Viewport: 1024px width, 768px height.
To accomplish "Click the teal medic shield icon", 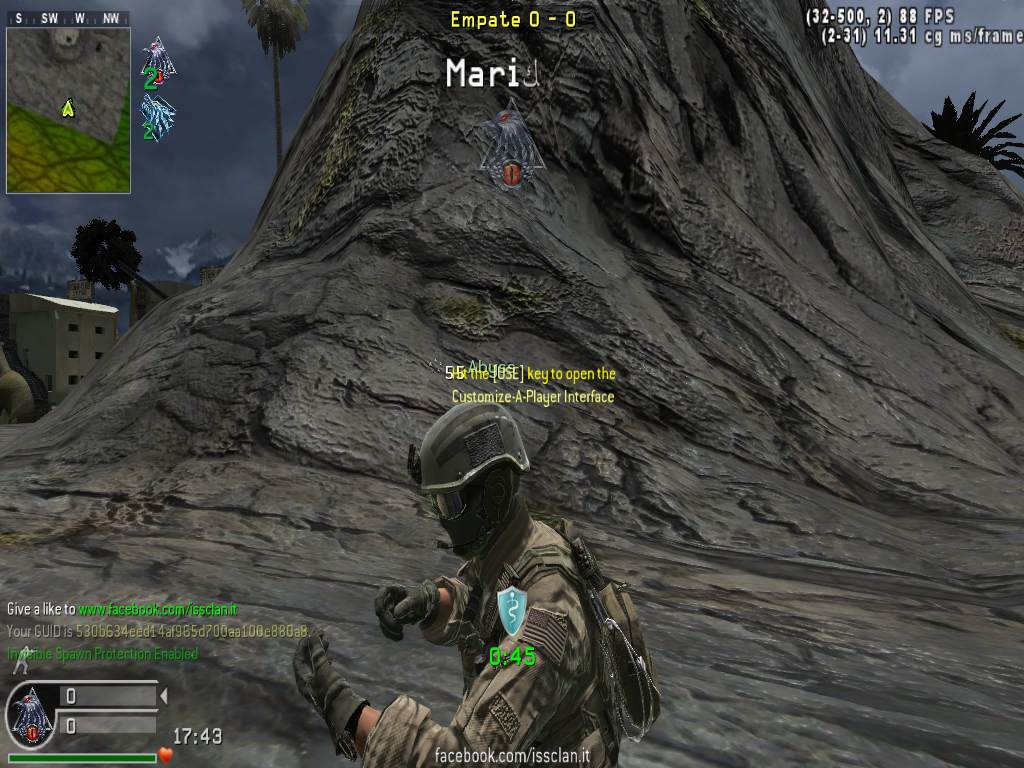I will 510,610.
